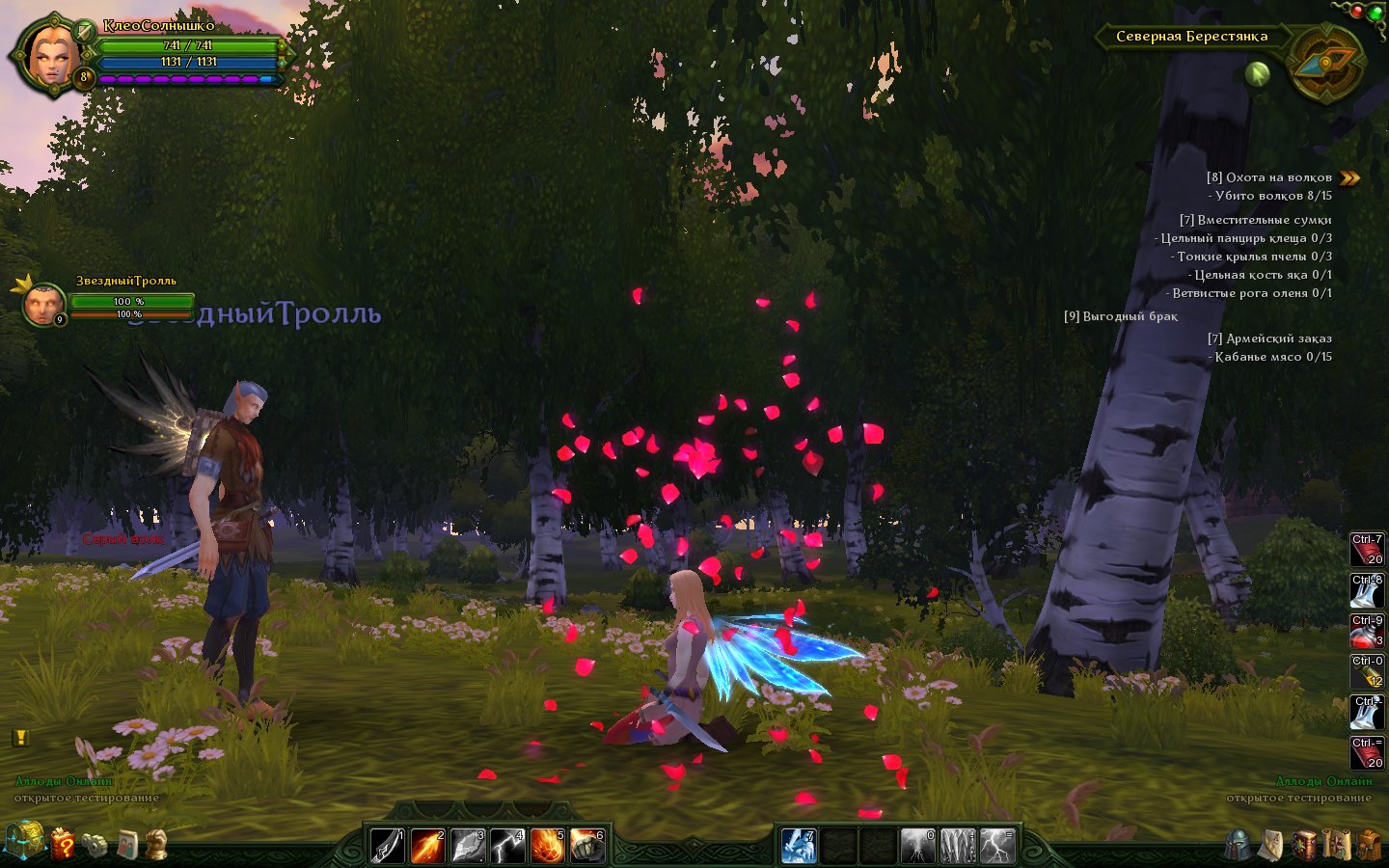Select the quest "Охота на волков" in tracker
Viewport: 1389px width, 868px height.
click(x=1268, y=177)
